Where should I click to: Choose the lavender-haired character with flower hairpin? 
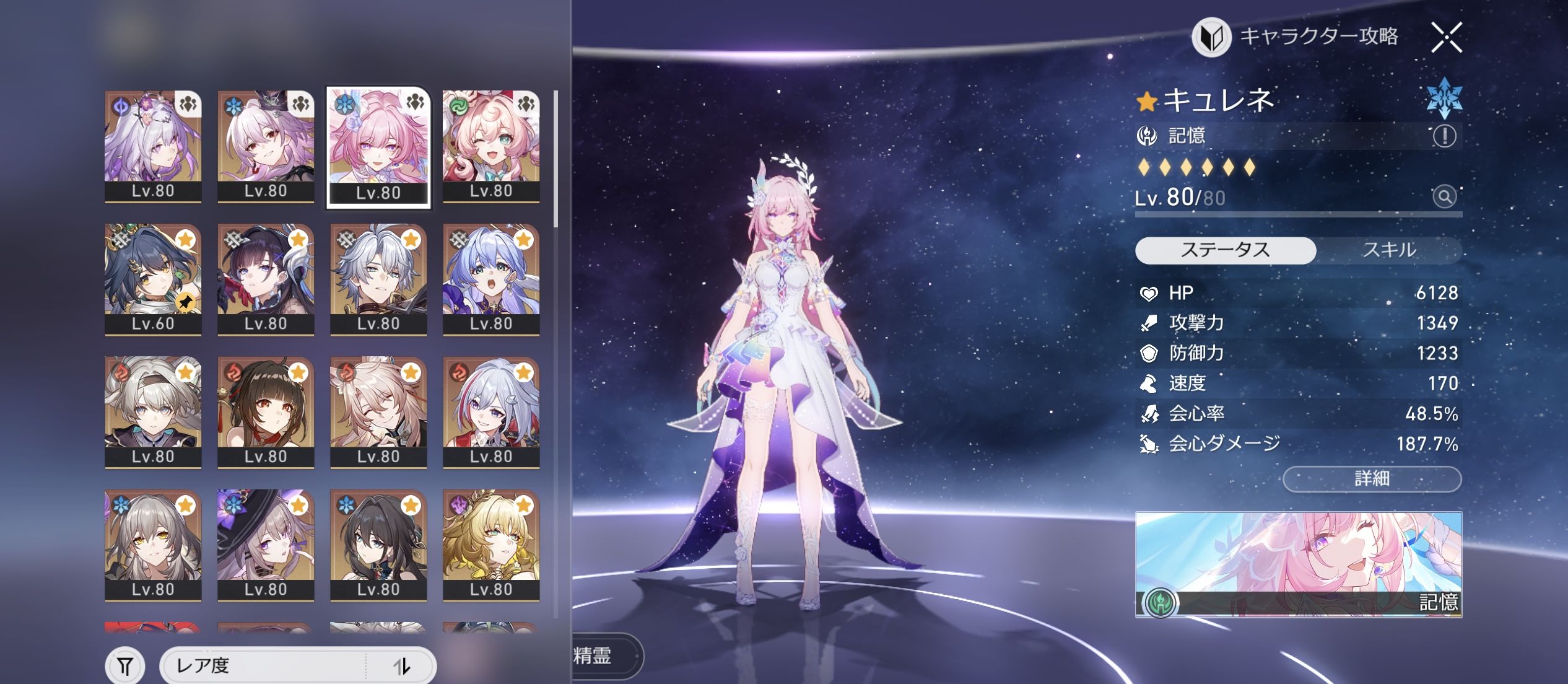click(x=153, y=146)
